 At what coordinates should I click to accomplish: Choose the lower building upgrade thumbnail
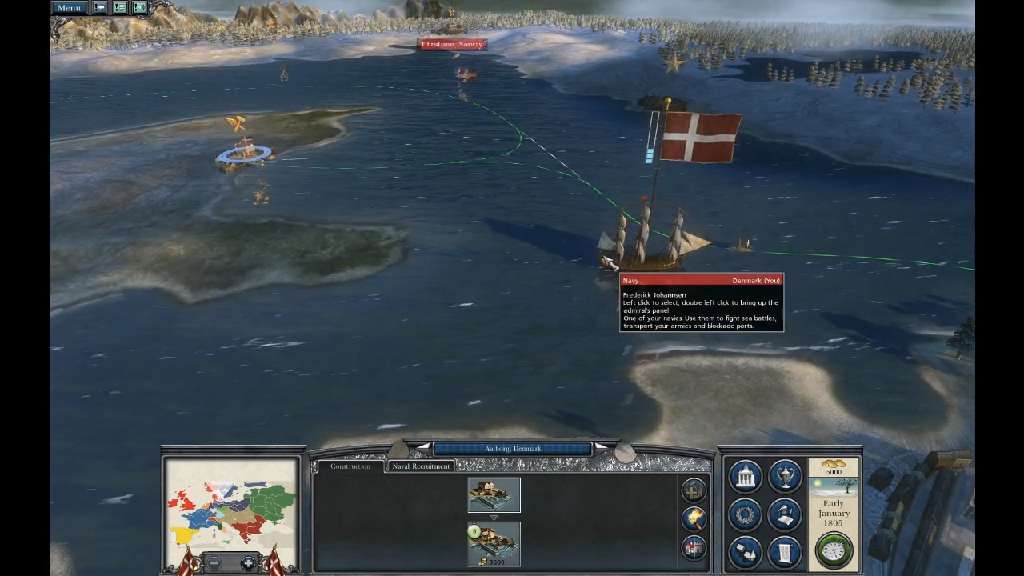click(494, 541)
